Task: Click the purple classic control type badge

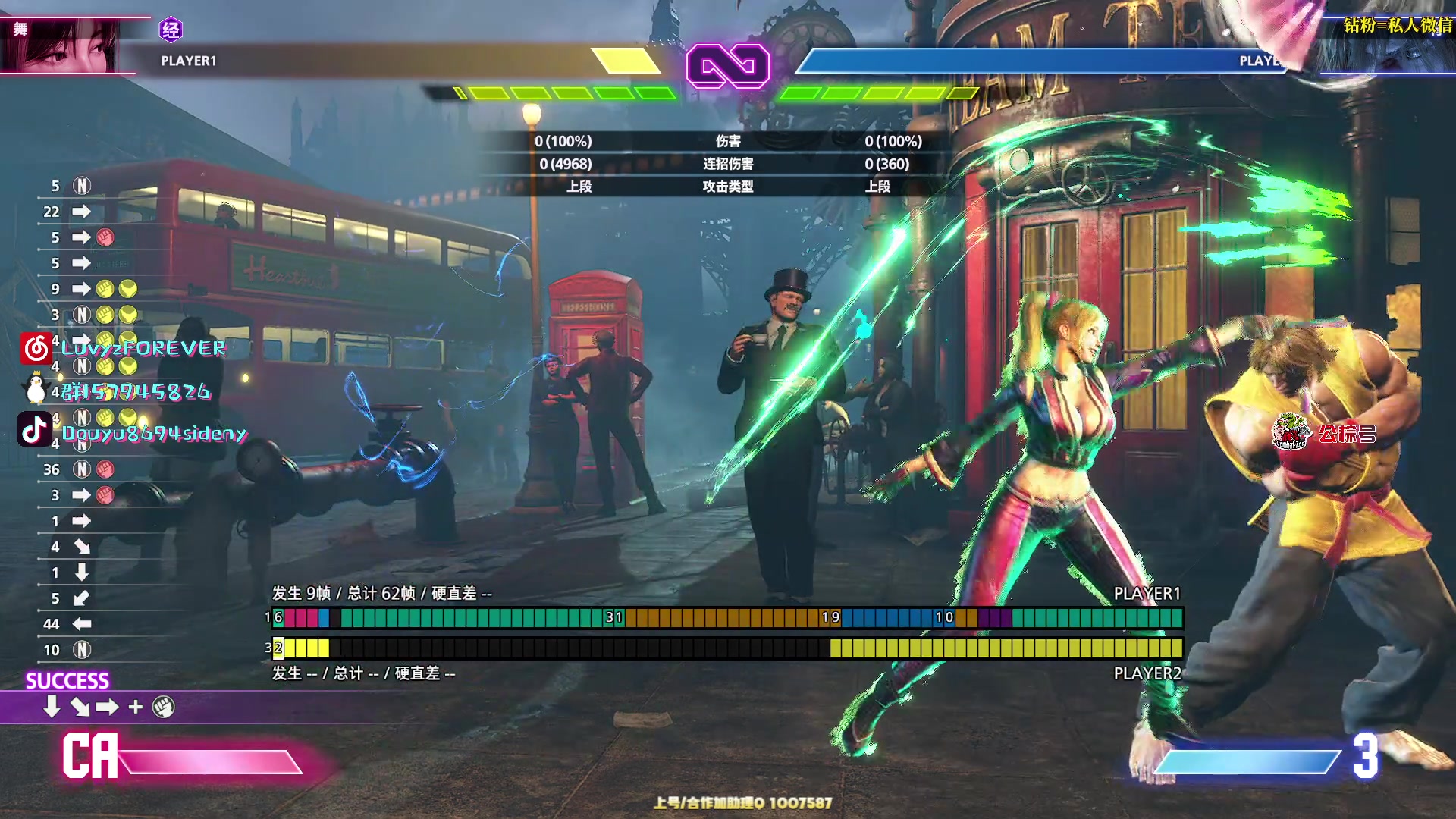Action: tap(171, 30)
